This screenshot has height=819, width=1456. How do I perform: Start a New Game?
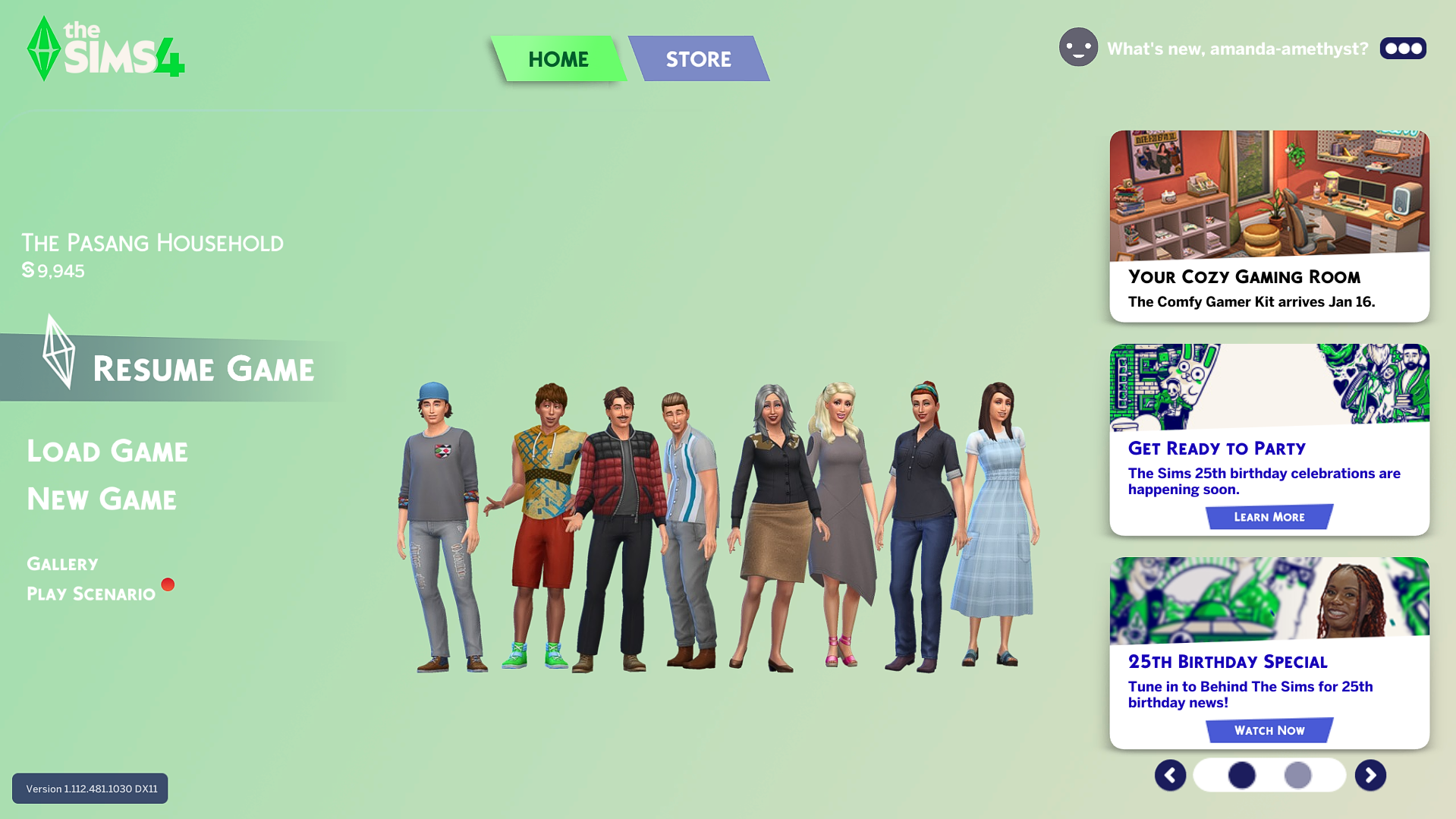102,499
